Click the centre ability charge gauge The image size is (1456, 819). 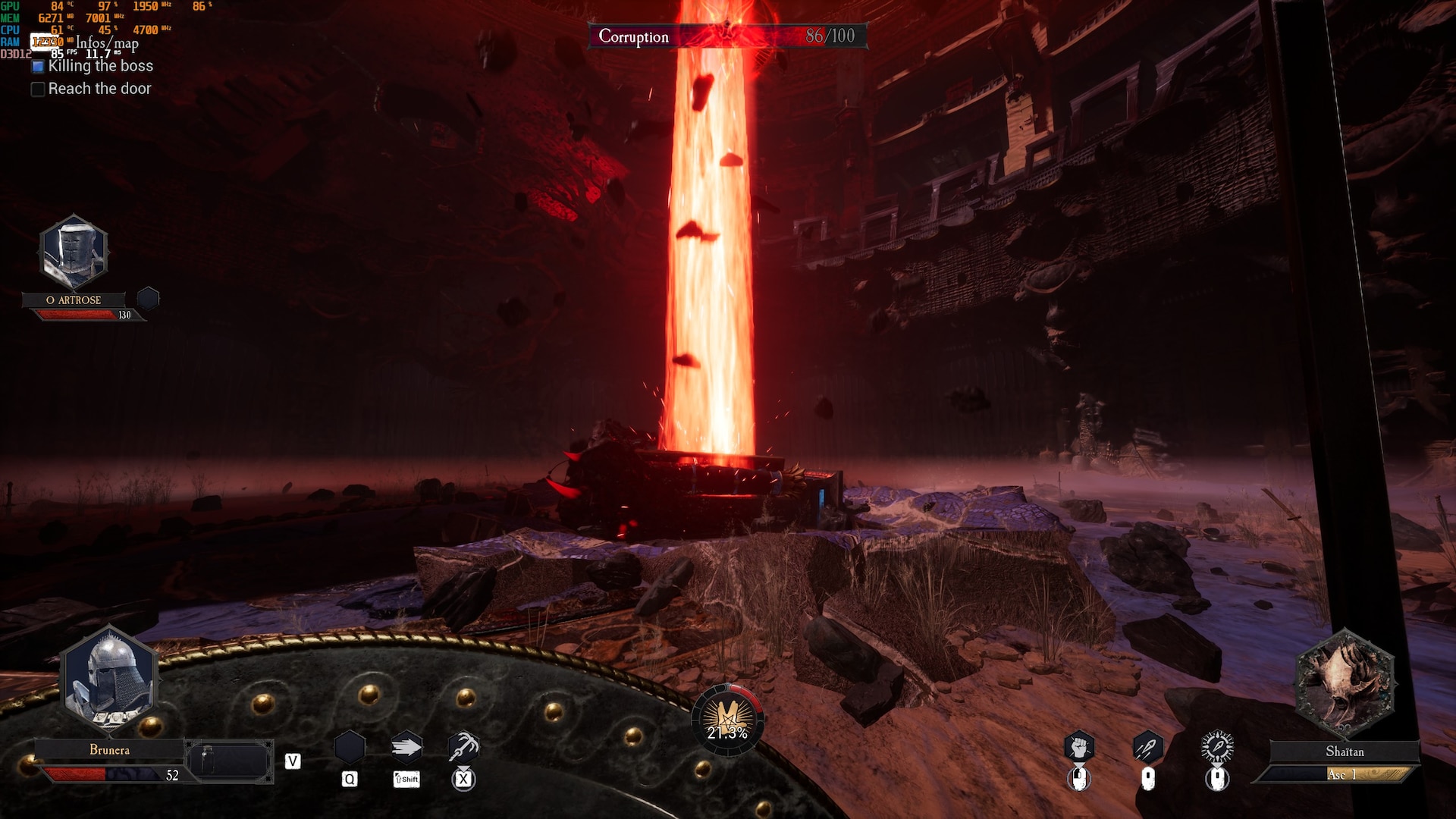727,719
